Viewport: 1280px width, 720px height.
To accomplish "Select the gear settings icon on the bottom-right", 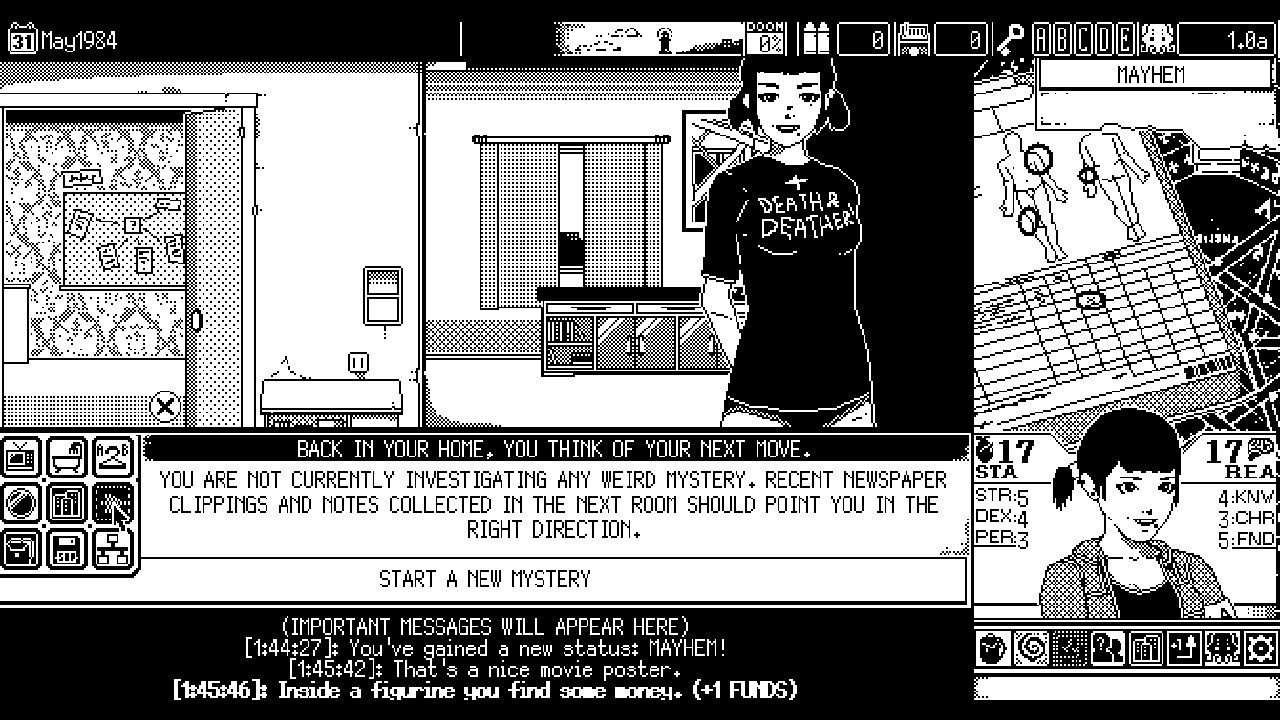I will [1258, 647].
